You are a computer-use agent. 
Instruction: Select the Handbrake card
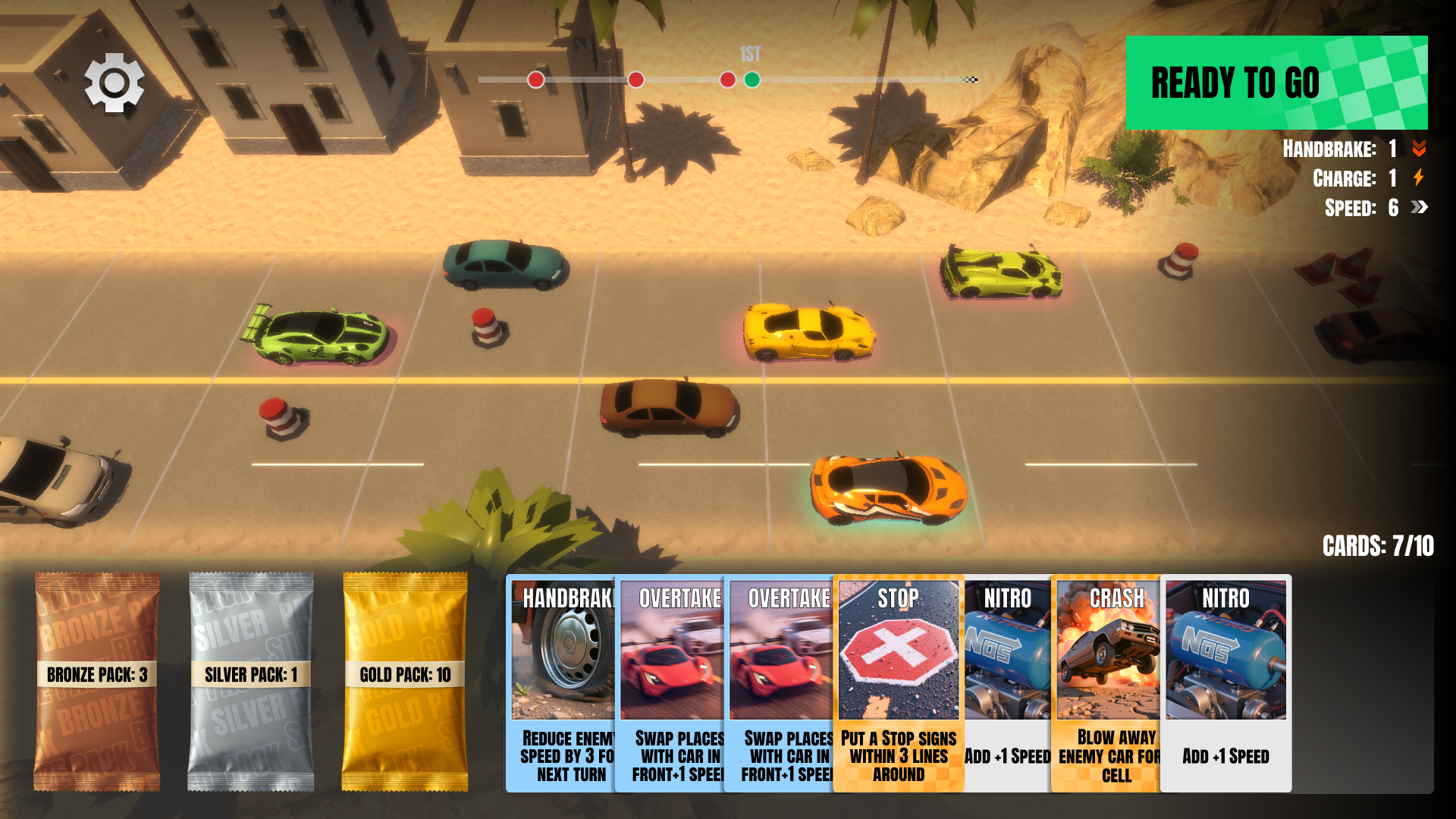coord(561,682)
